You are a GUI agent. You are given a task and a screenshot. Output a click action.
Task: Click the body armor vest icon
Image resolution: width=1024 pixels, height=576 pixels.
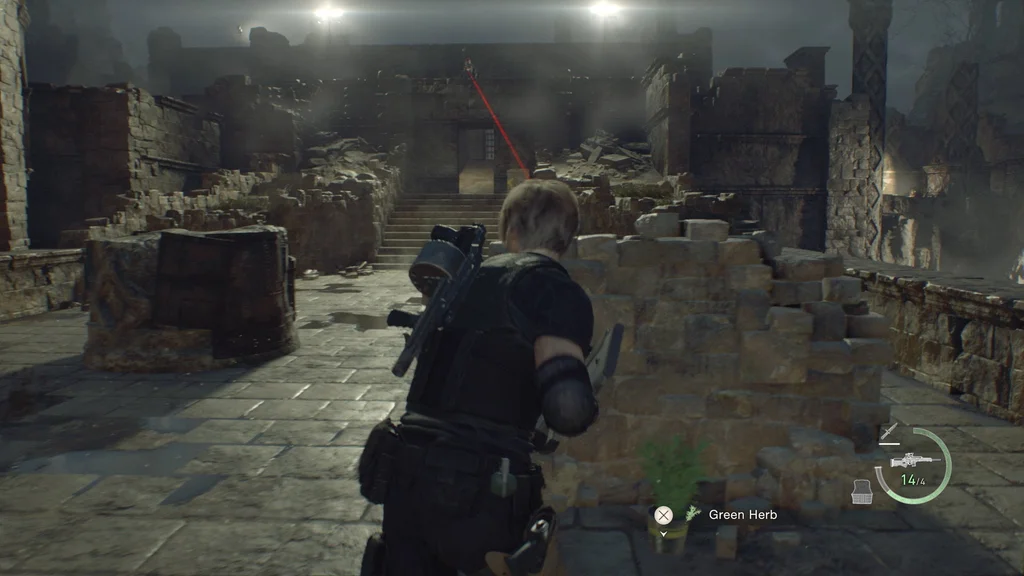coord(859,491)
